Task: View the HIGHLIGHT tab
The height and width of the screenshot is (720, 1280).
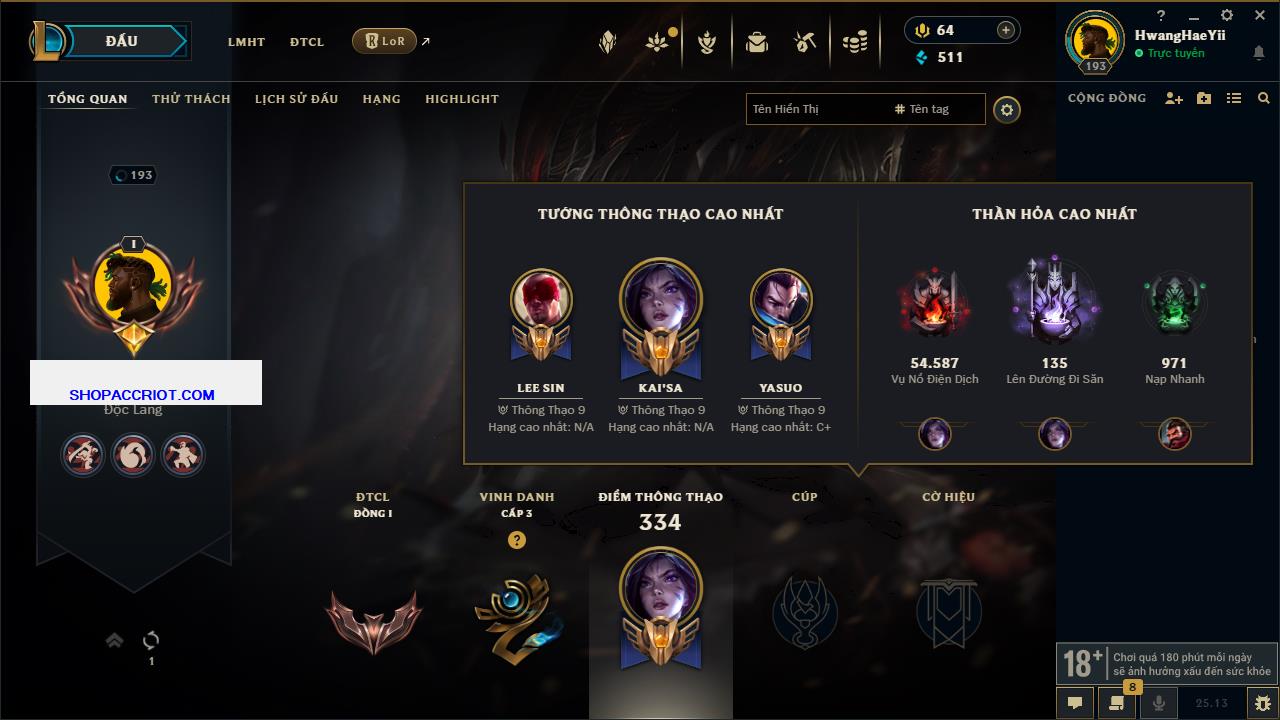Action: pyautogui.click(x=461, y=99)
